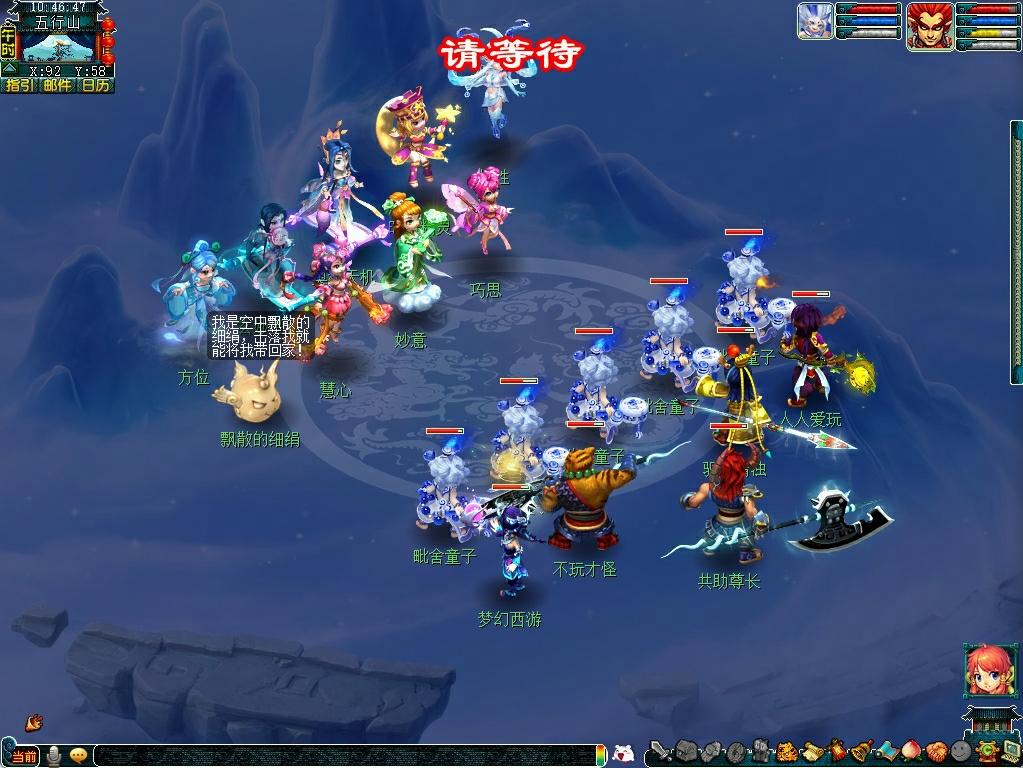Open the 日历 calendar button
The image size is (1023, 768).
click(x=96, y=85)
